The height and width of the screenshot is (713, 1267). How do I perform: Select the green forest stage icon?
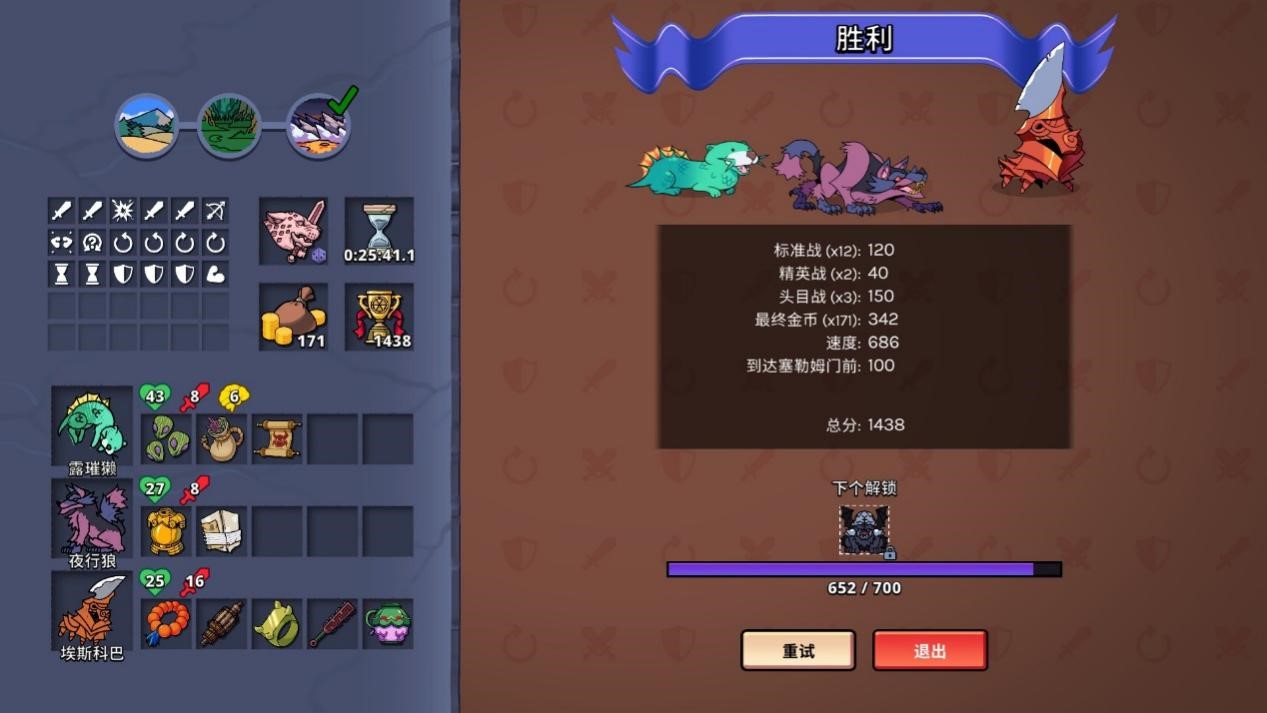(229, 125)
